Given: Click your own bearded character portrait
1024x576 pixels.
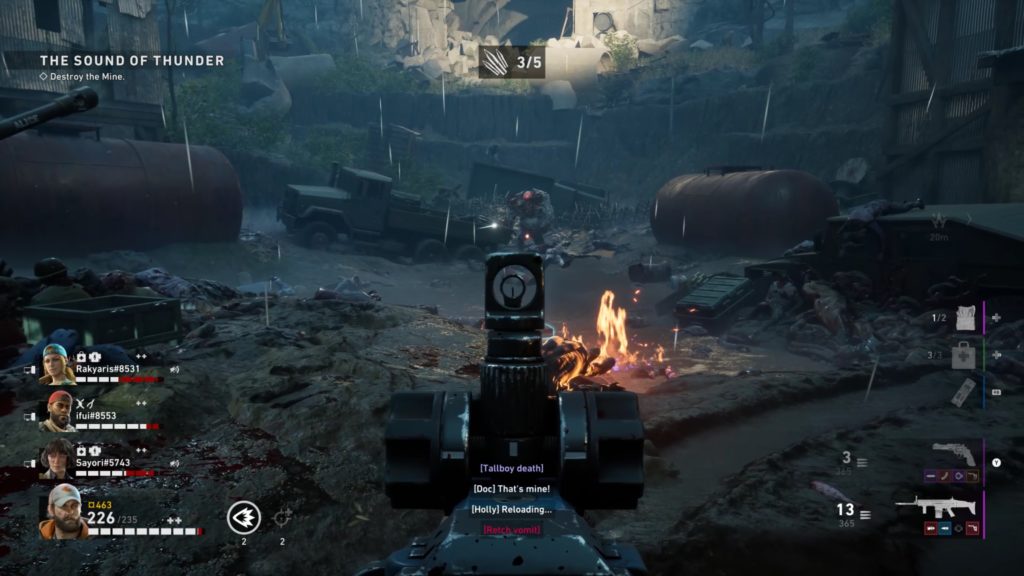Looking at the screenshot, I should click(62, 511).
